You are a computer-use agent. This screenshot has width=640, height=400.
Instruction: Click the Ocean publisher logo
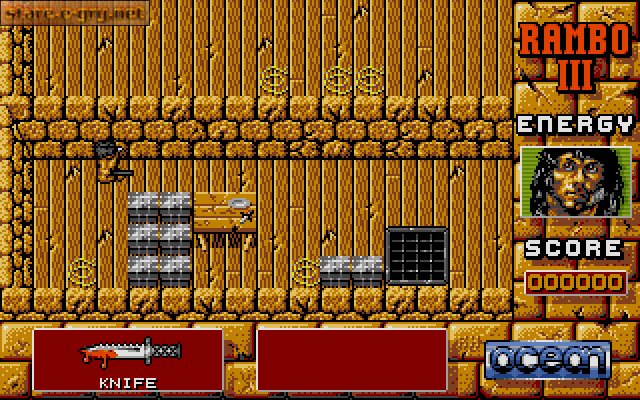(548, 357)
